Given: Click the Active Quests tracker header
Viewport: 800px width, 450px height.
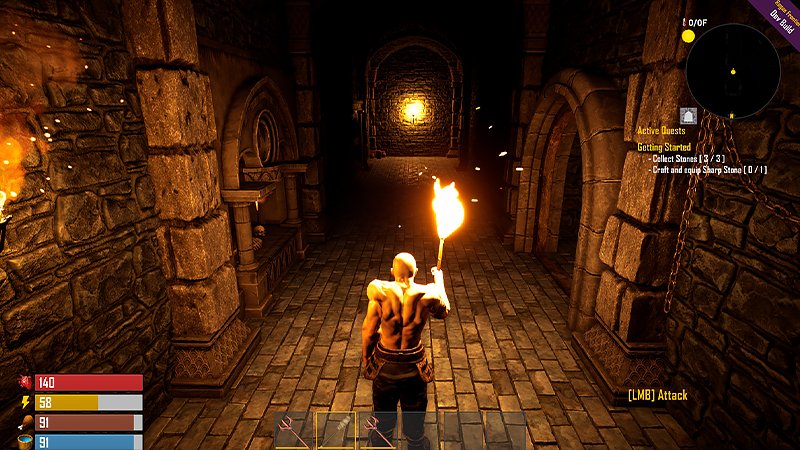Looking at the screenshot, I should [664, 131].
